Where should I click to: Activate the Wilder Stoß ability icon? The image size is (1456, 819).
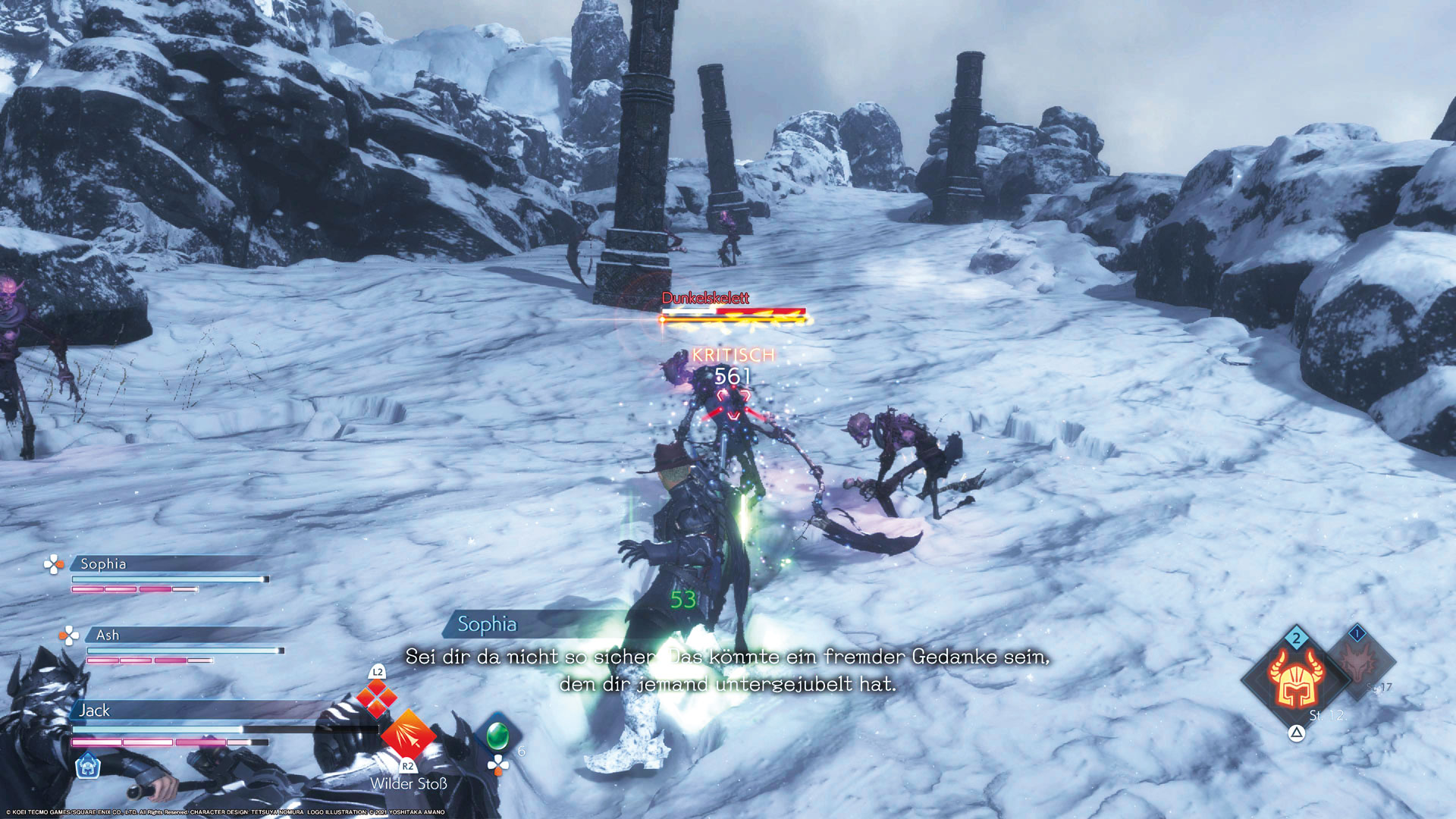coord(408,733)
